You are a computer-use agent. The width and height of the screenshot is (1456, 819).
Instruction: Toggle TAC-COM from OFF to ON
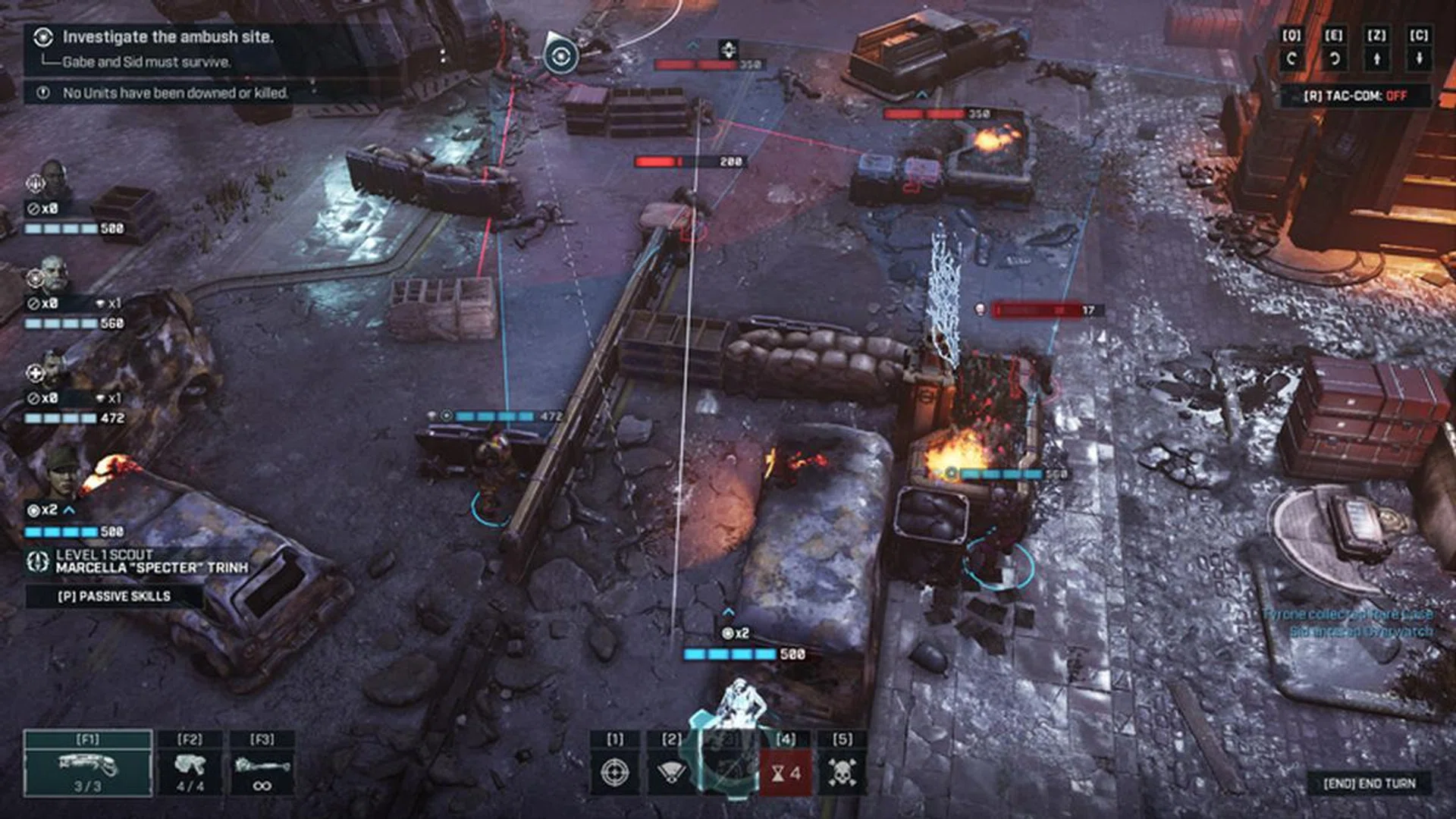click(x=1356, y=95)
